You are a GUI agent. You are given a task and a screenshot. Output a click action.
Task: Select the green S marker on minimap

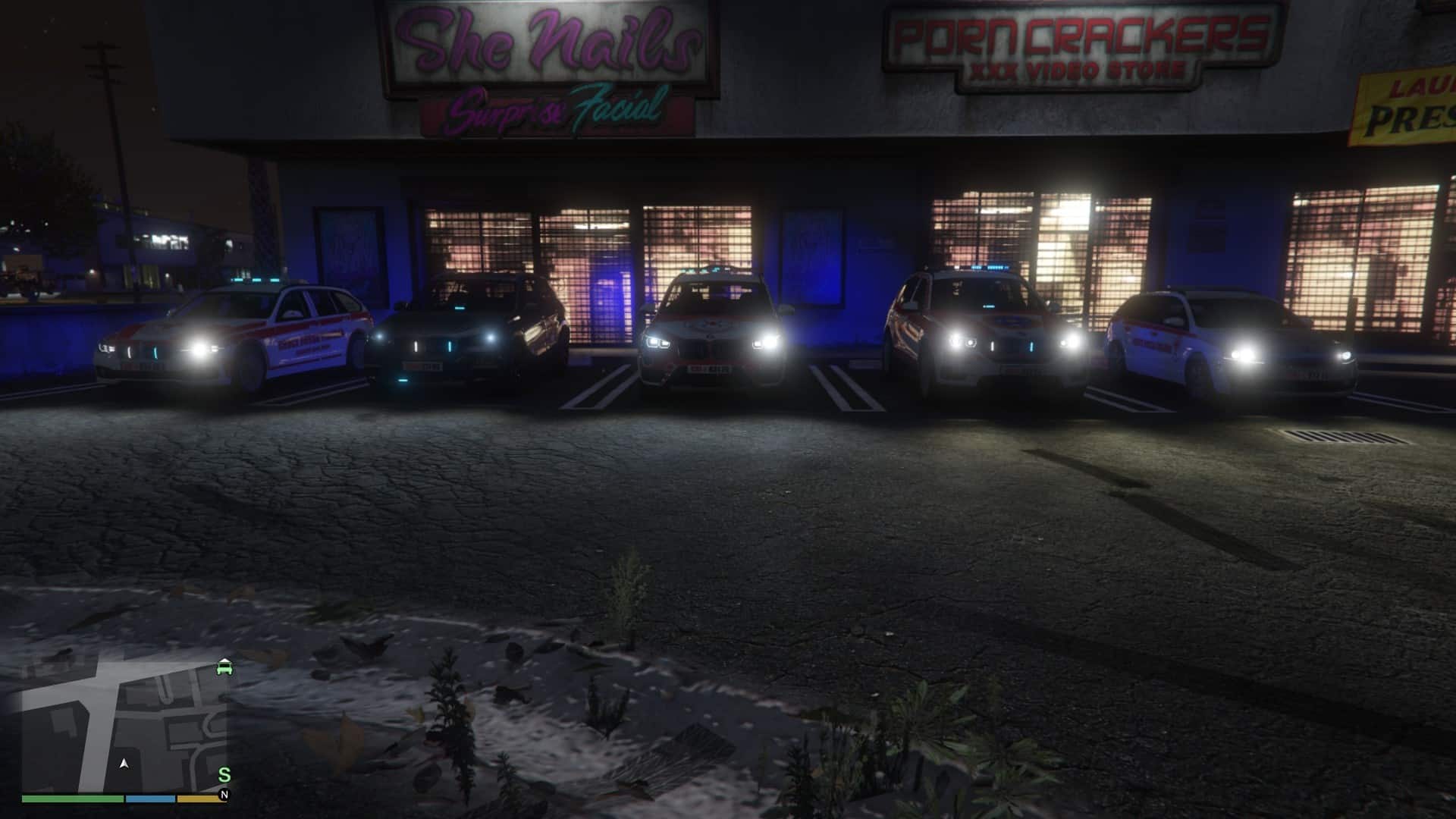click(224, 775)
